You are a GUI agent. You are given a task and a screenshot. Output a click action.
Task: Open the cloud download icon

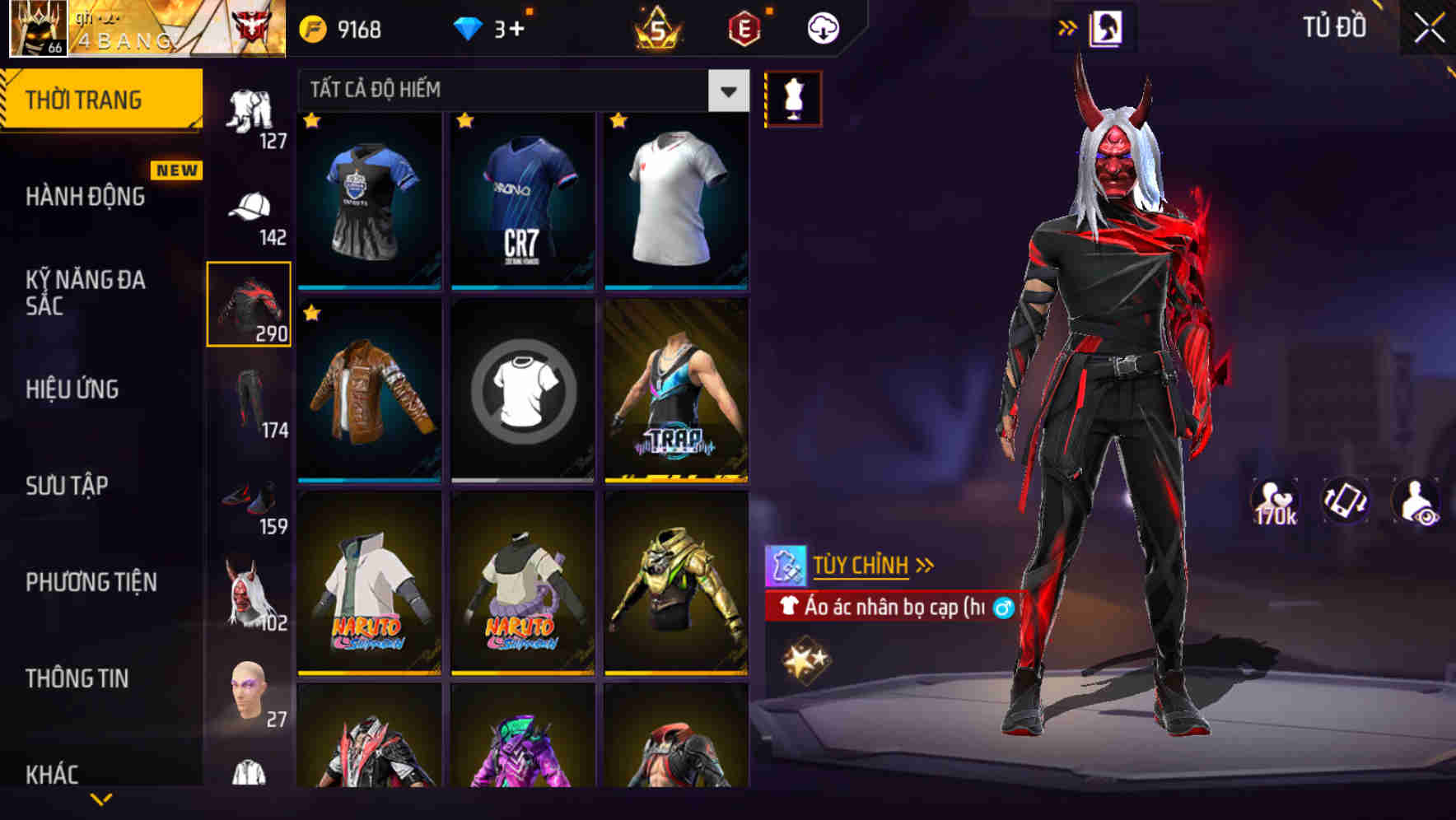point(824,26)
